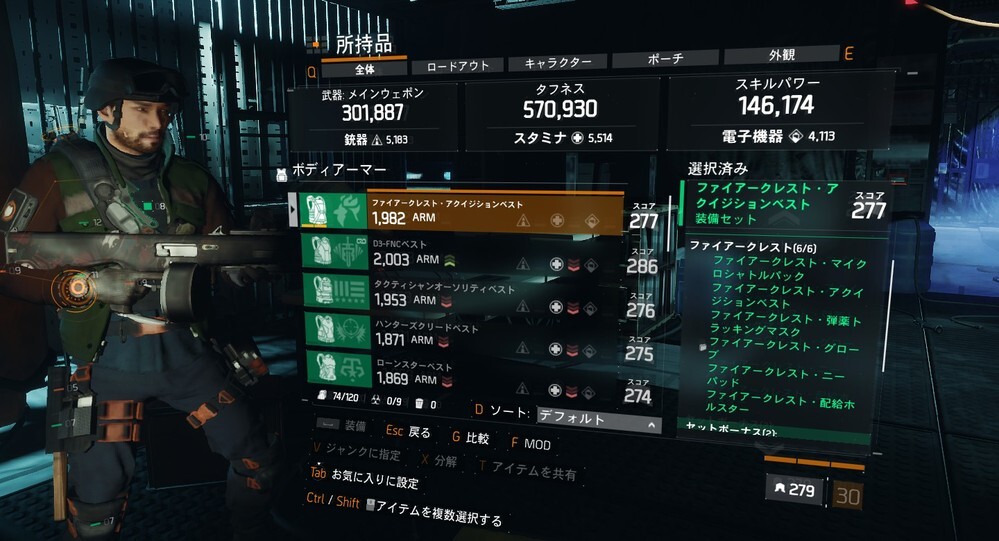
Task: Select the ローンスターベスト armor row
Action: click(465, 372)
